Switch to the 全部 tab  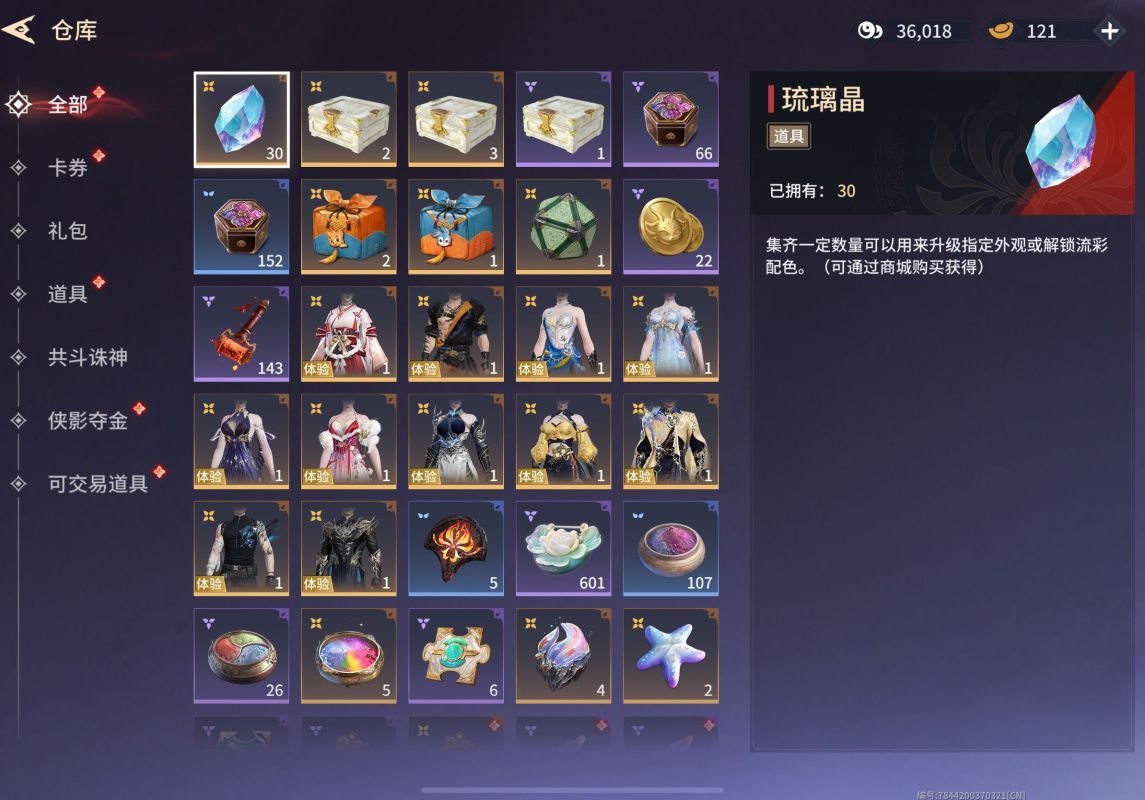(67, 104)
